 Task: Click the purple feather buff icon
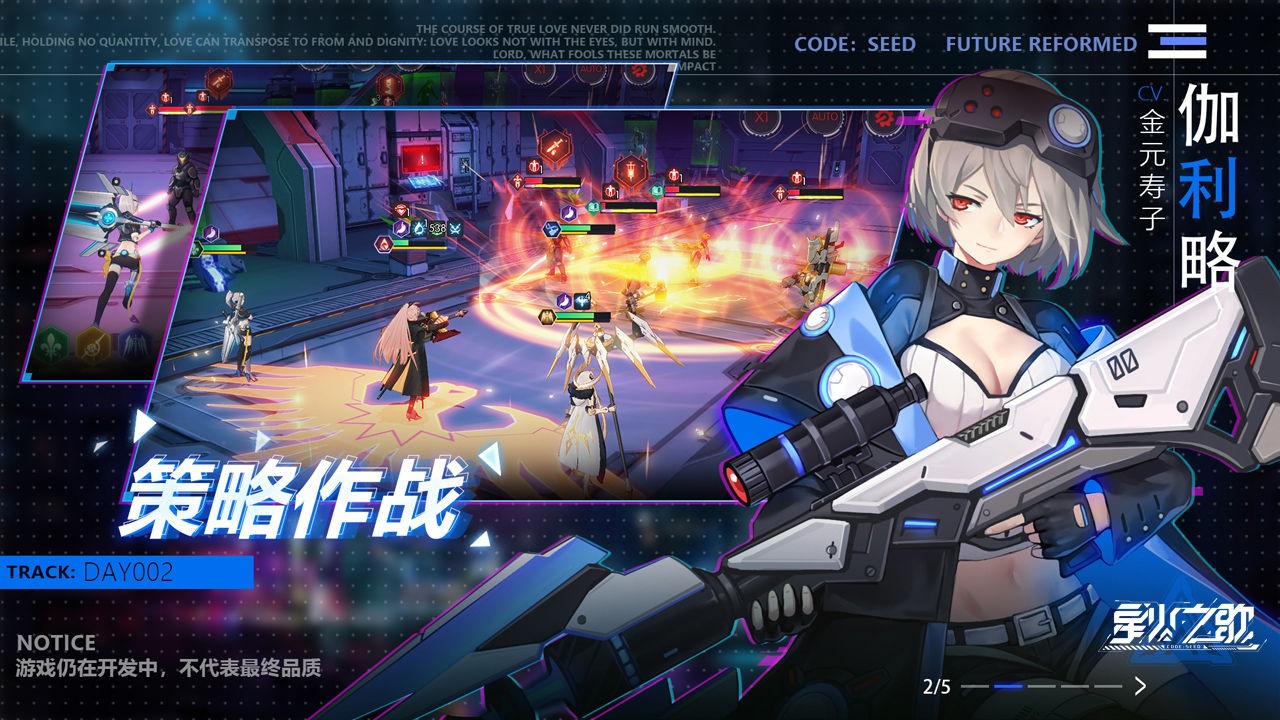click(x=401, y=227)
